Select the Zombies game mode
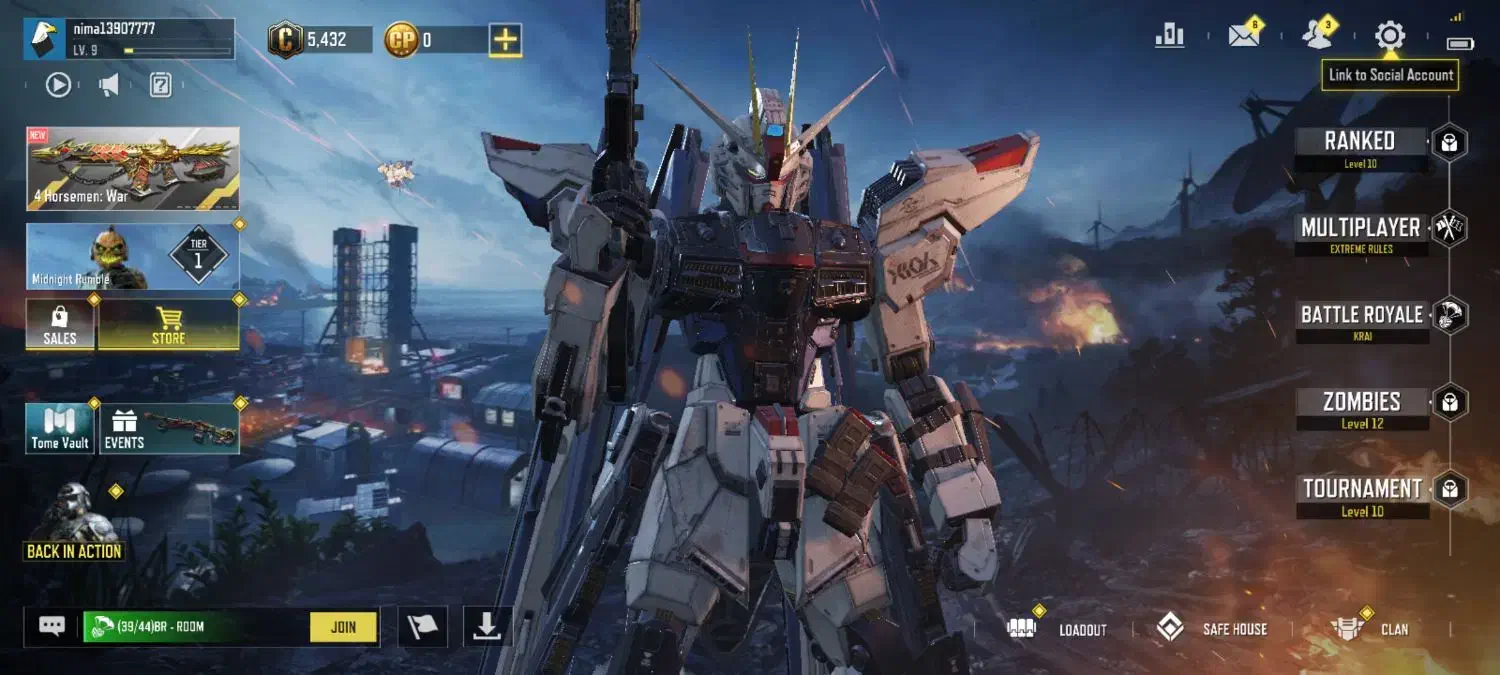Image resolution: width=1500 pixels, height=675 pixels. tap(1361, 403)
